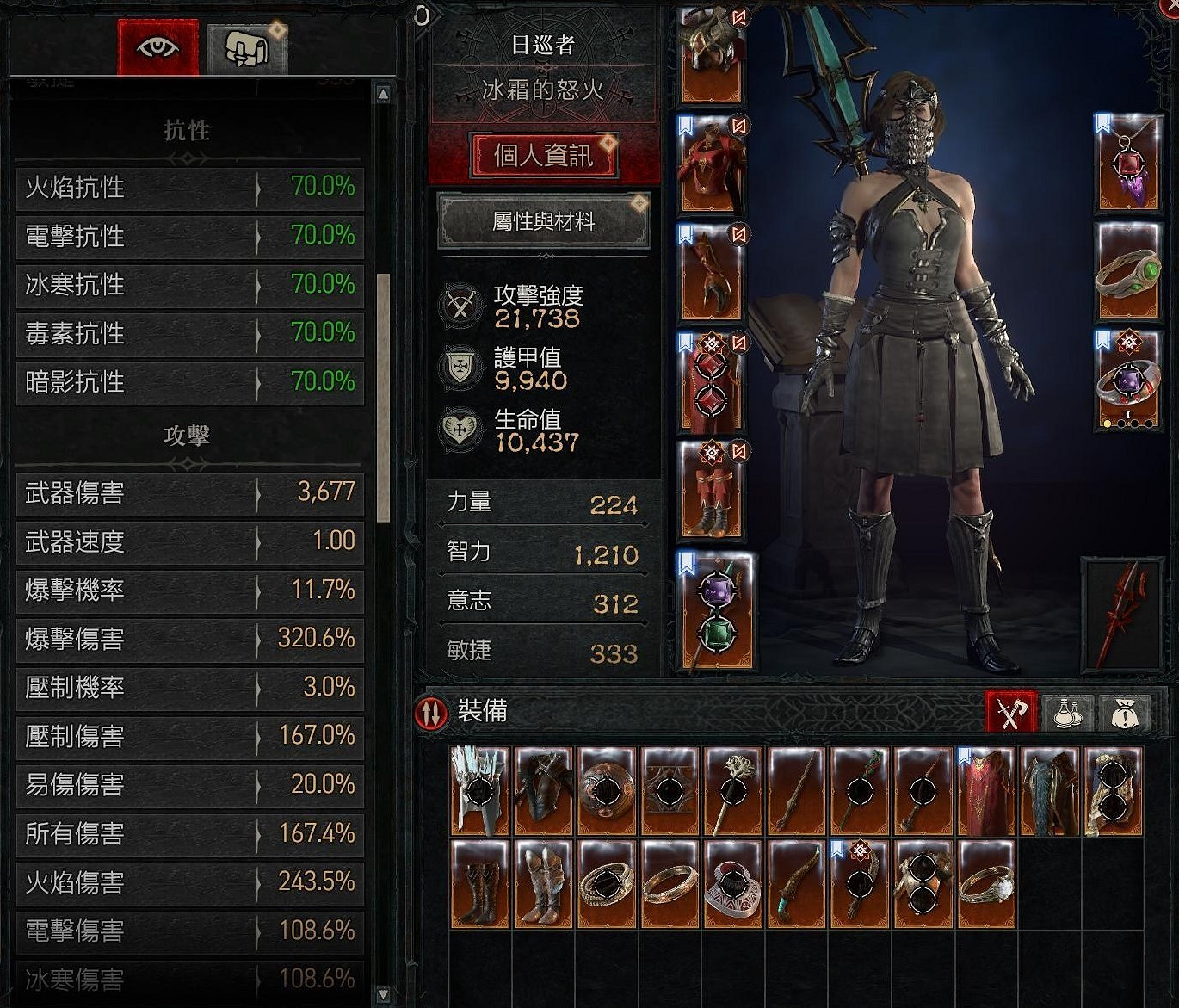Click the heart icon beside 生命值
This screenshot has width=1179, height=1008.
pyautogui.click(x=460, y=423)
